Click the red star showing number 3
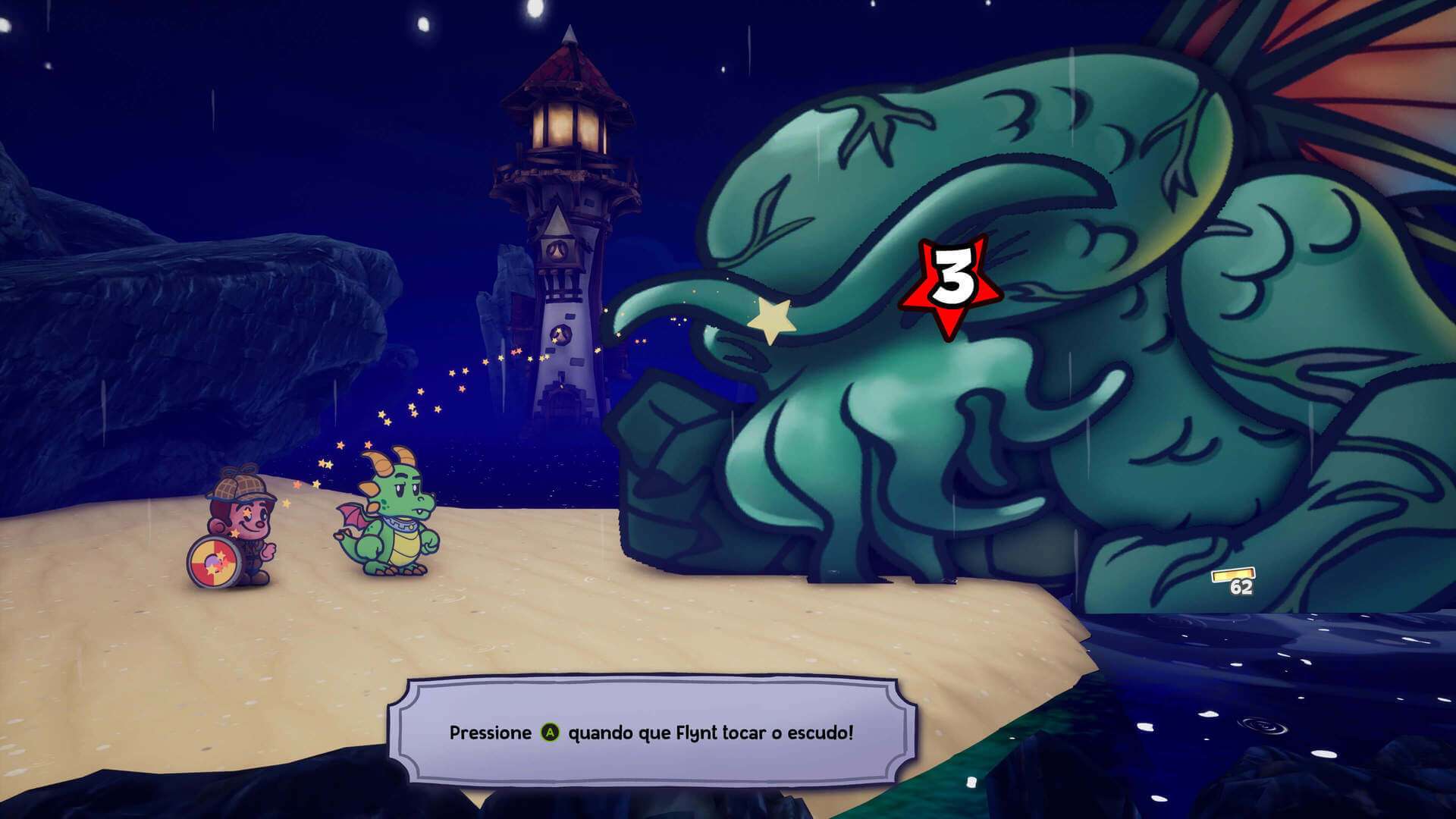This screenshot has height=819, width=1456. point(949,288)
